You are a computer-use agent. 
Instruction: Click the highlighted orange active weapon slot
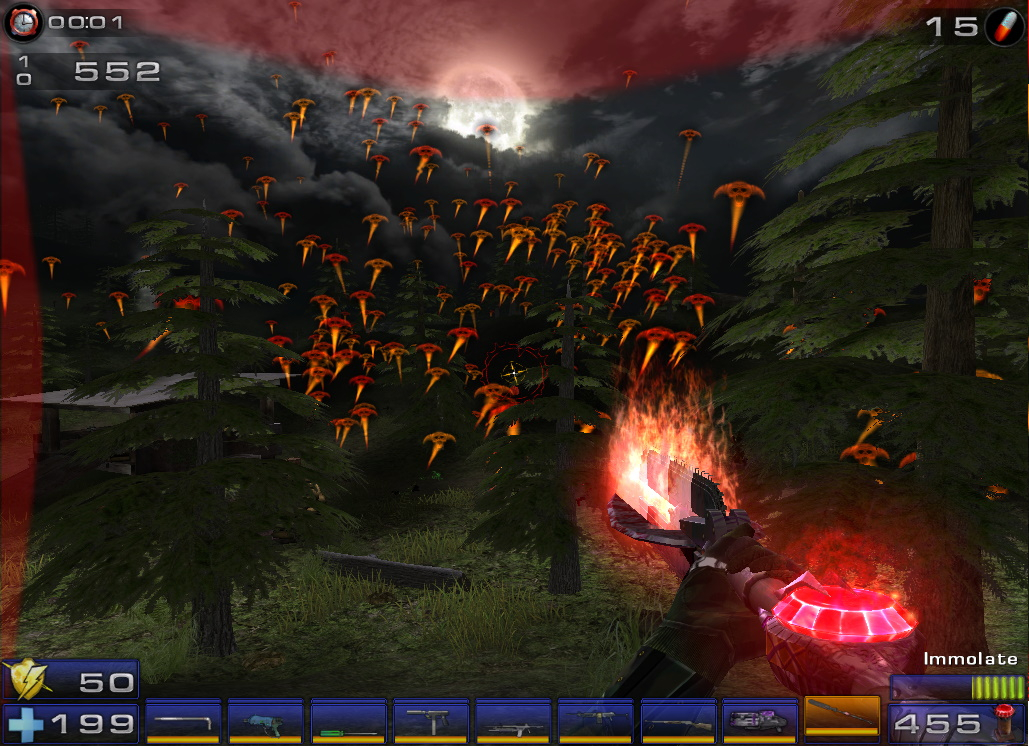842,716
